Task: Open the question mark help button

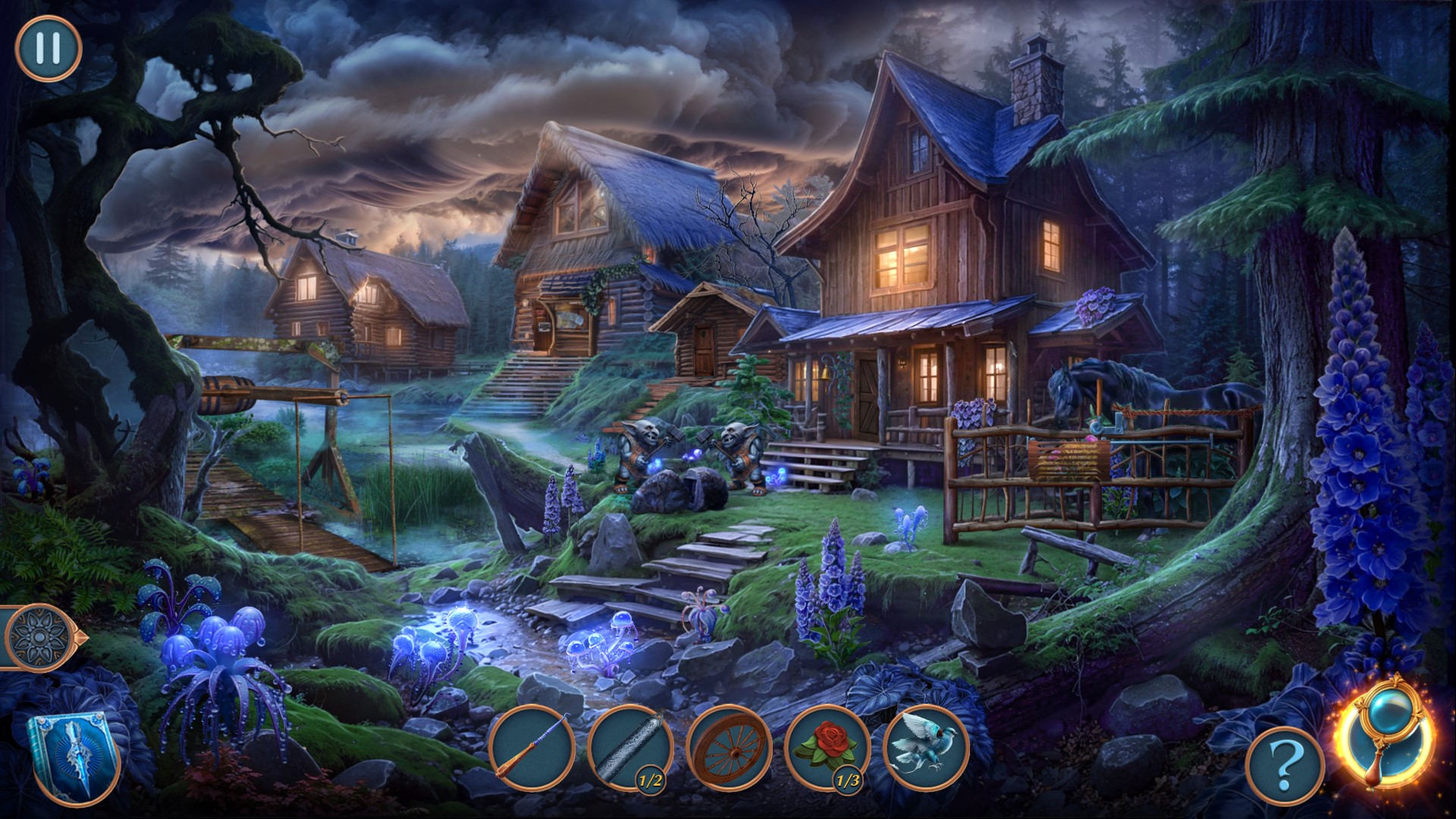Action: (1285, 768)
